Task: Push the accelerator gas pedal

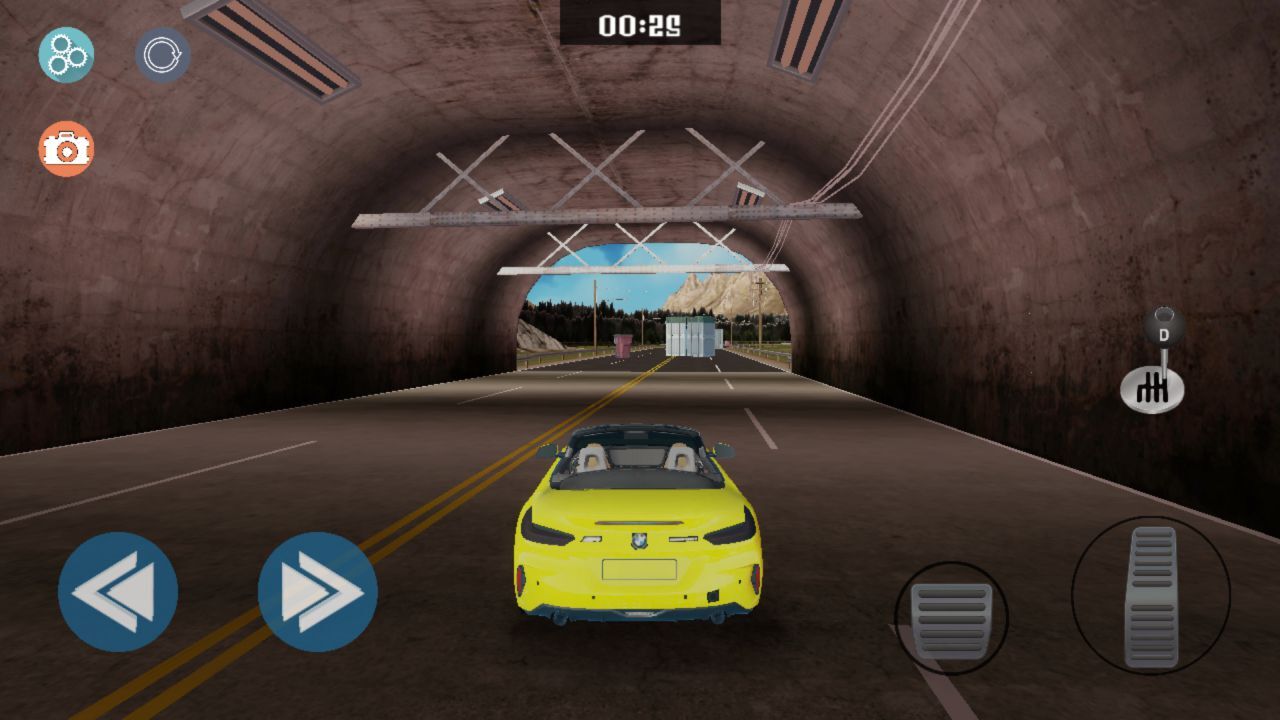Action: coord(1151,596)
